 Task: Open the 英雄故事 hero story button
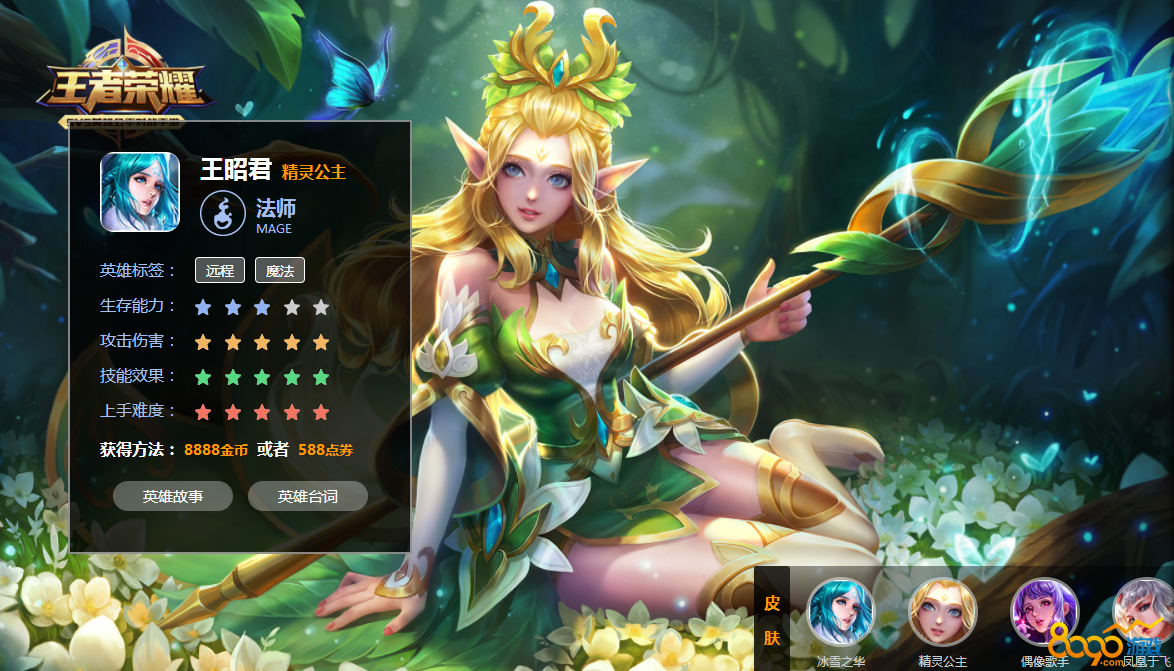173,496
